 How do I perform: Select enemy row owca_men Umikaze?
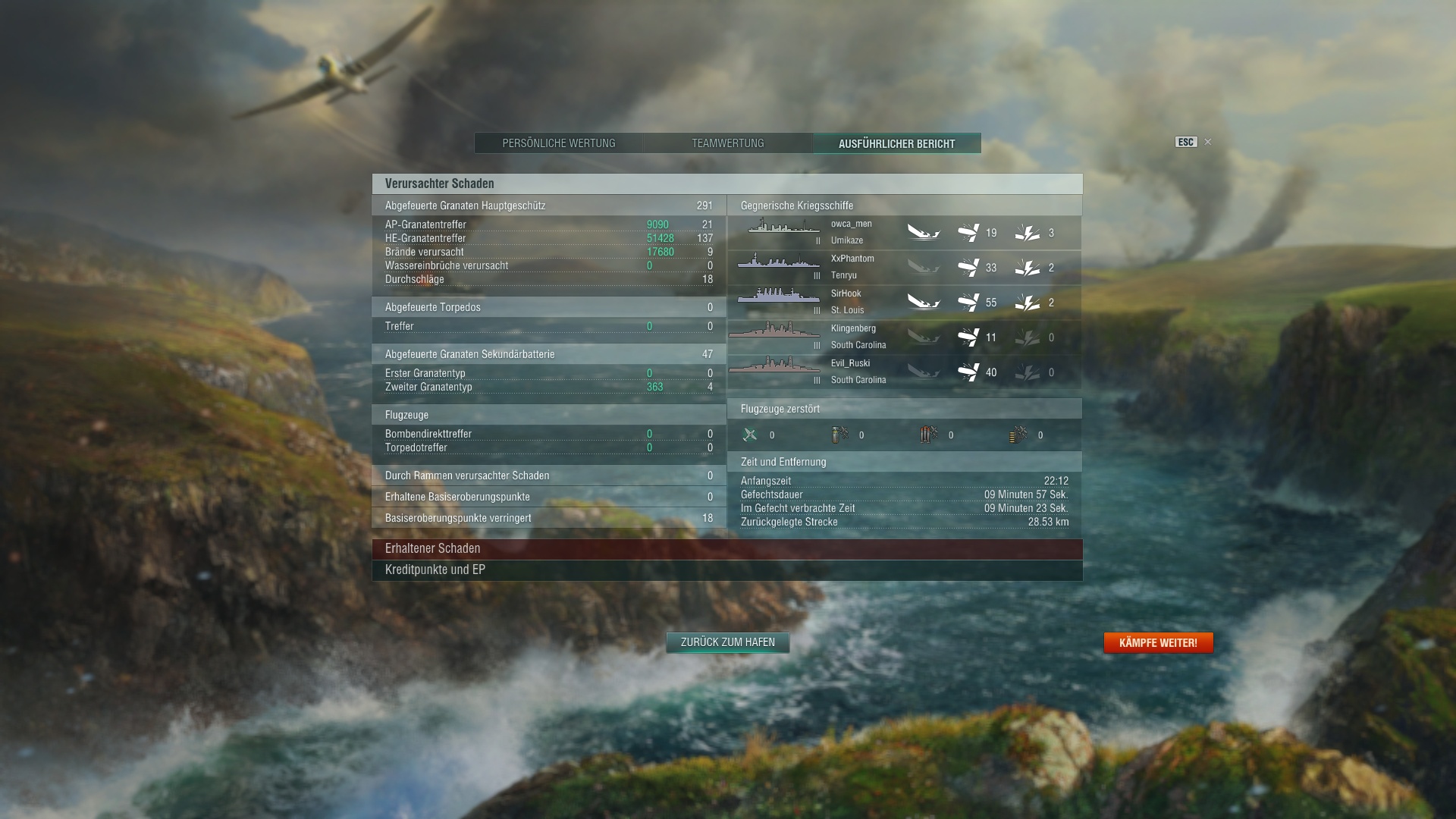coord(904,232)
